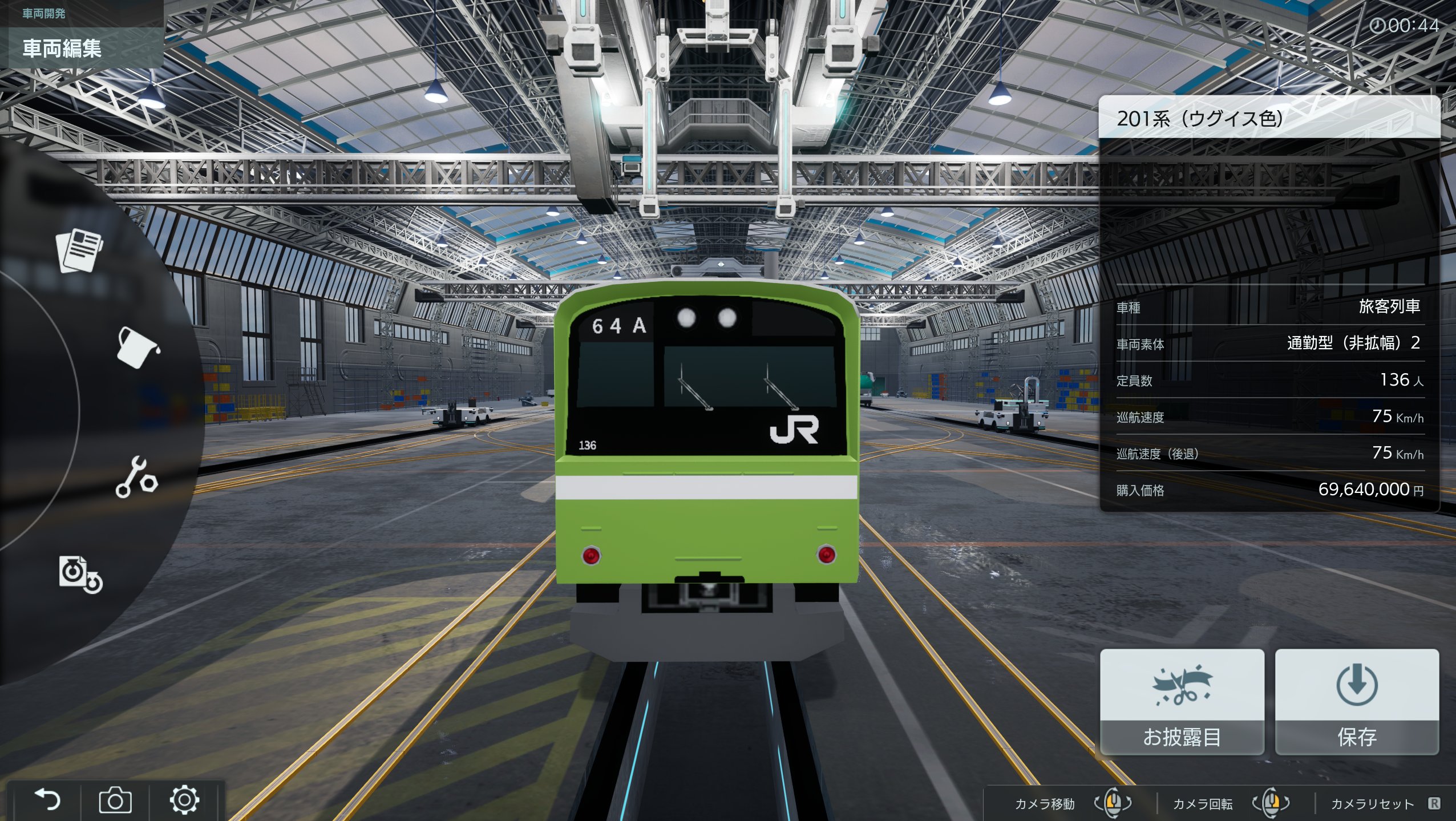Image resolution: width=1456 pixels, height=821 pixels.
Task: Open the wrench and nut parts menu
Action: coord(136,477)
